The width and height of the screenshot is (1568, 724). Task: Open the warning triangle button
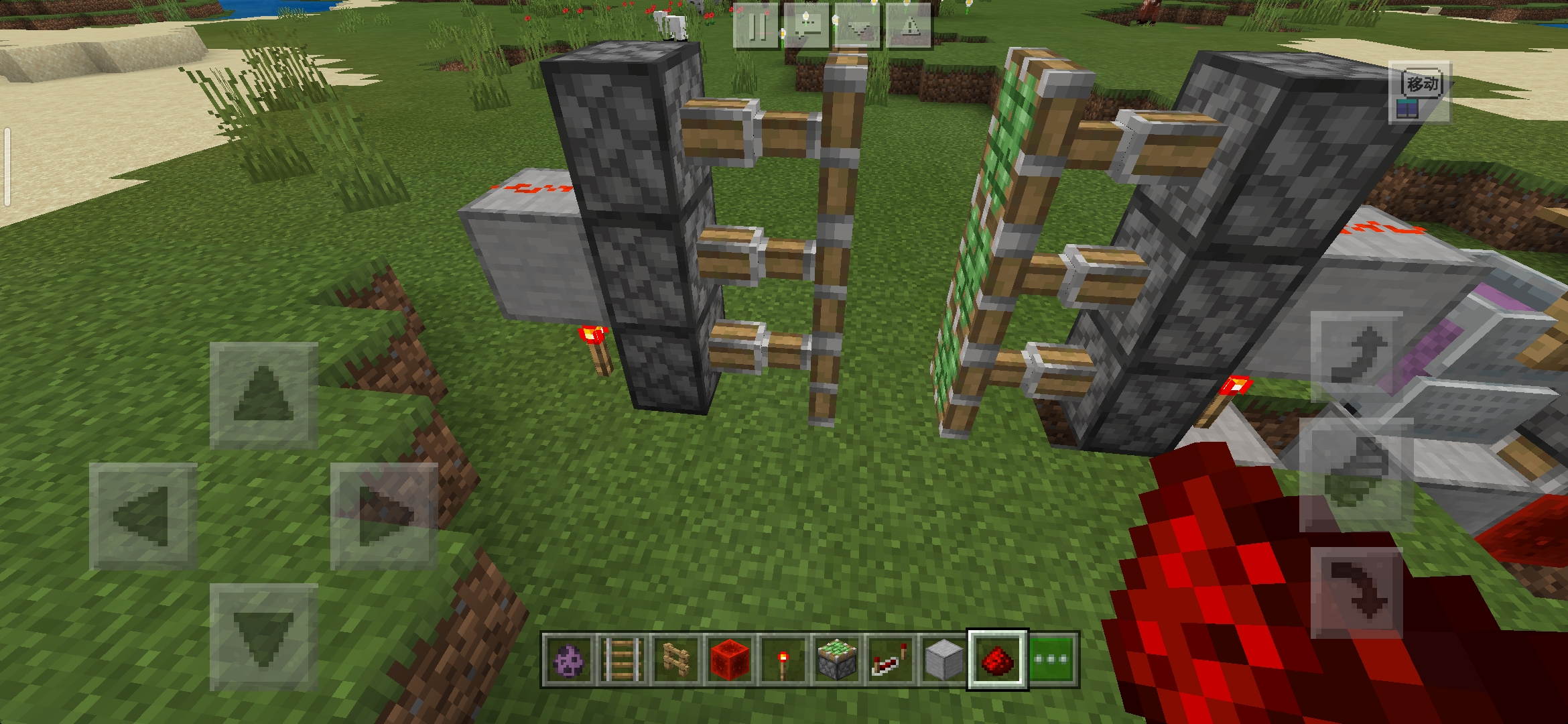pyautogui.click(x=909, y=27)
